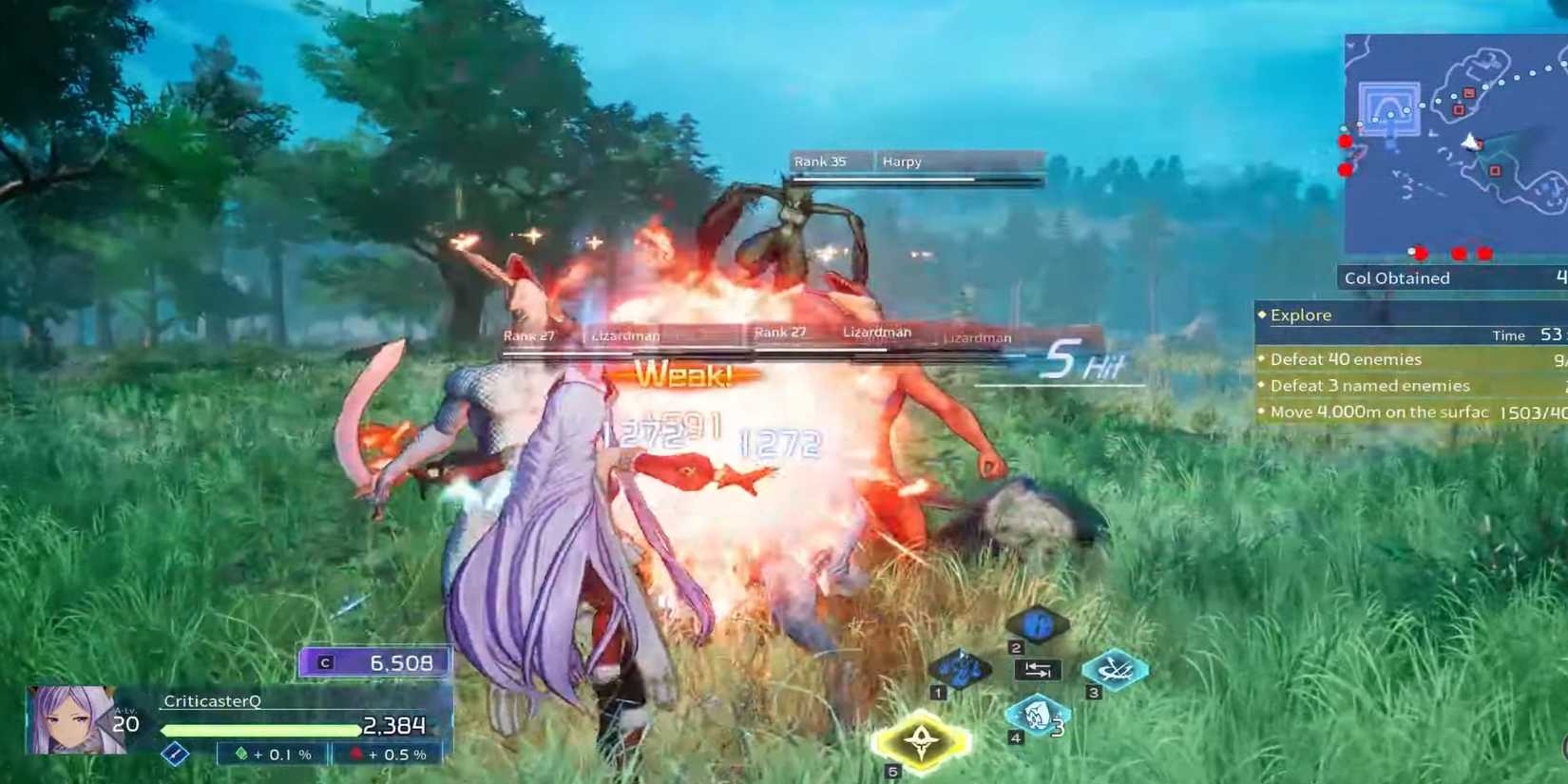Collapse the Move 4,000m objective entry
1568x784 pixels.
click(x=1378, y=411)
